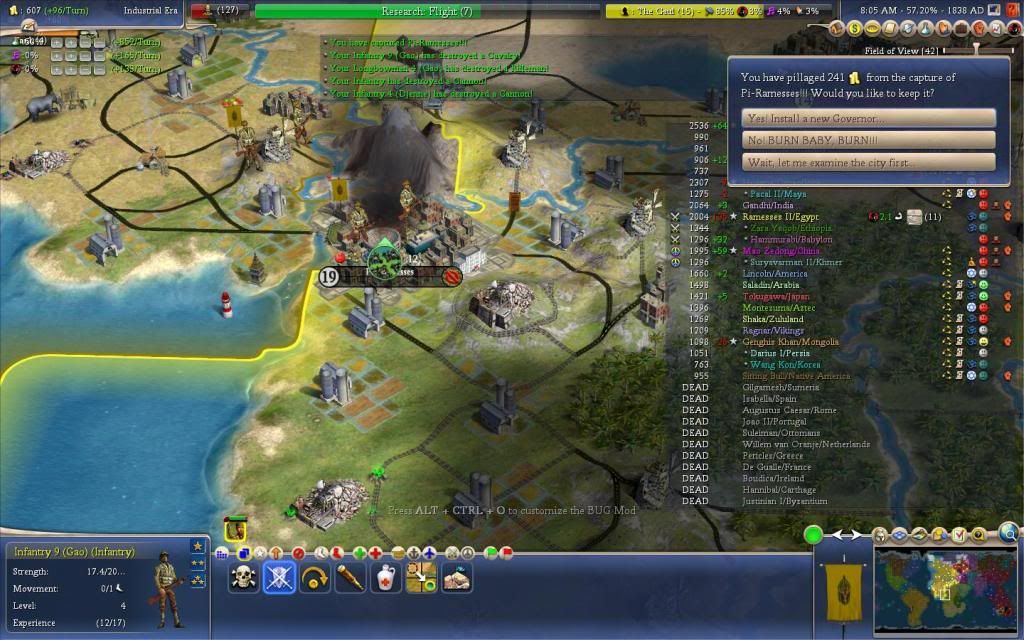
Task: Select Mao Zedong/China in the scoreboard
Action: click(780, 251)
